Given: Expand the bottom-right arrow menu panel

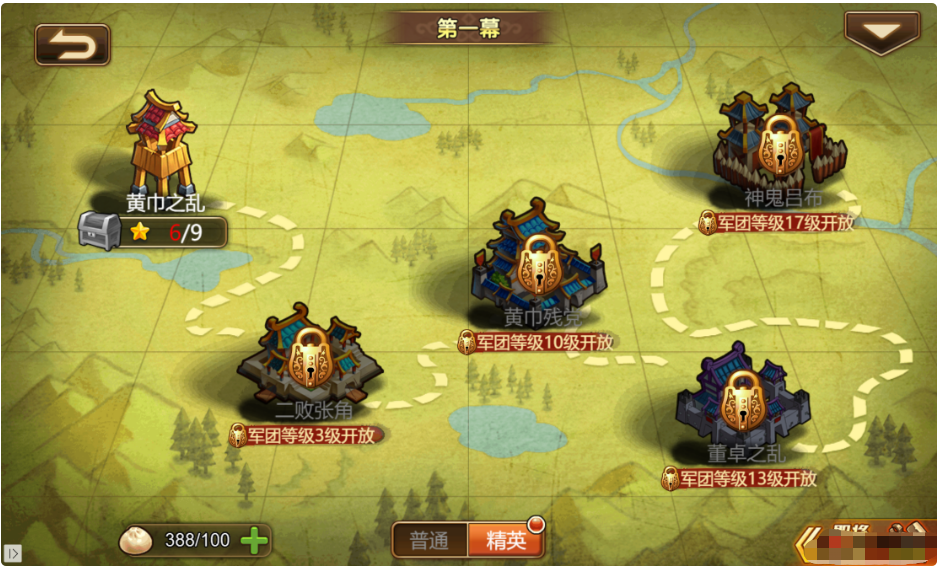Looking at the screenshot, I should pyautogui.click(x=808, y=545).
